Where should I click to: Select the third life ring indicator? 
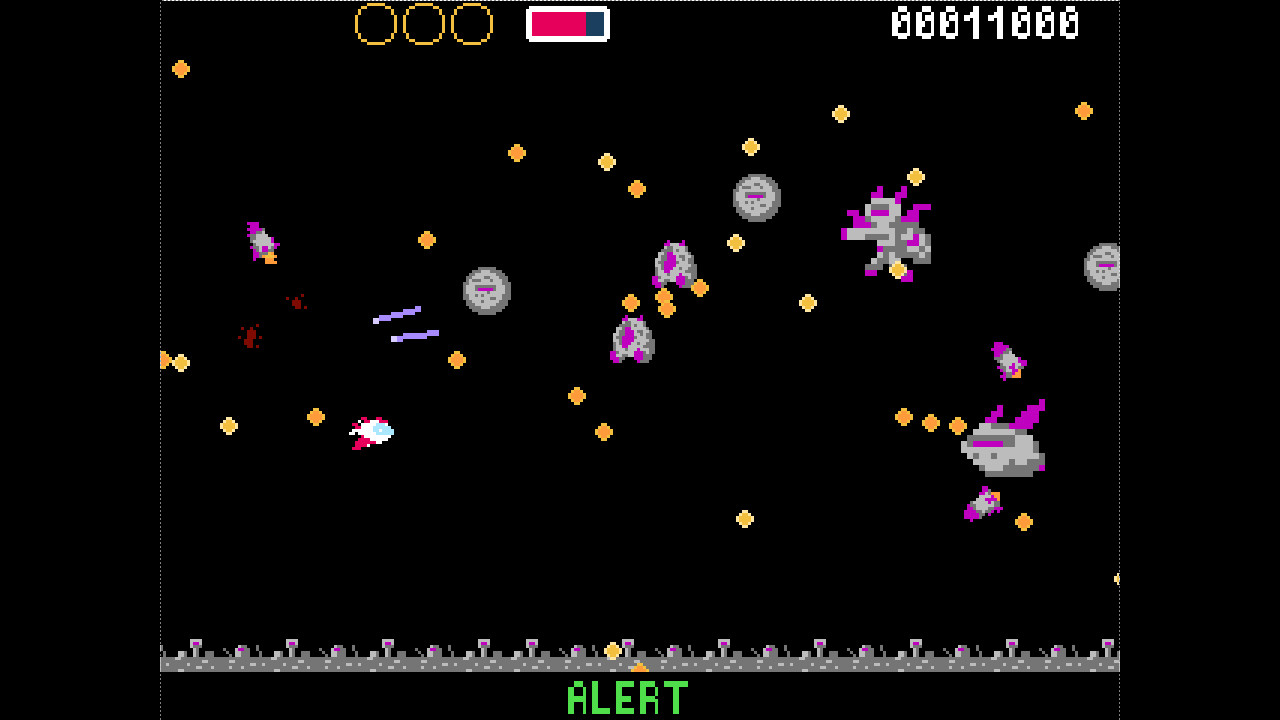(x=472, y=22)
